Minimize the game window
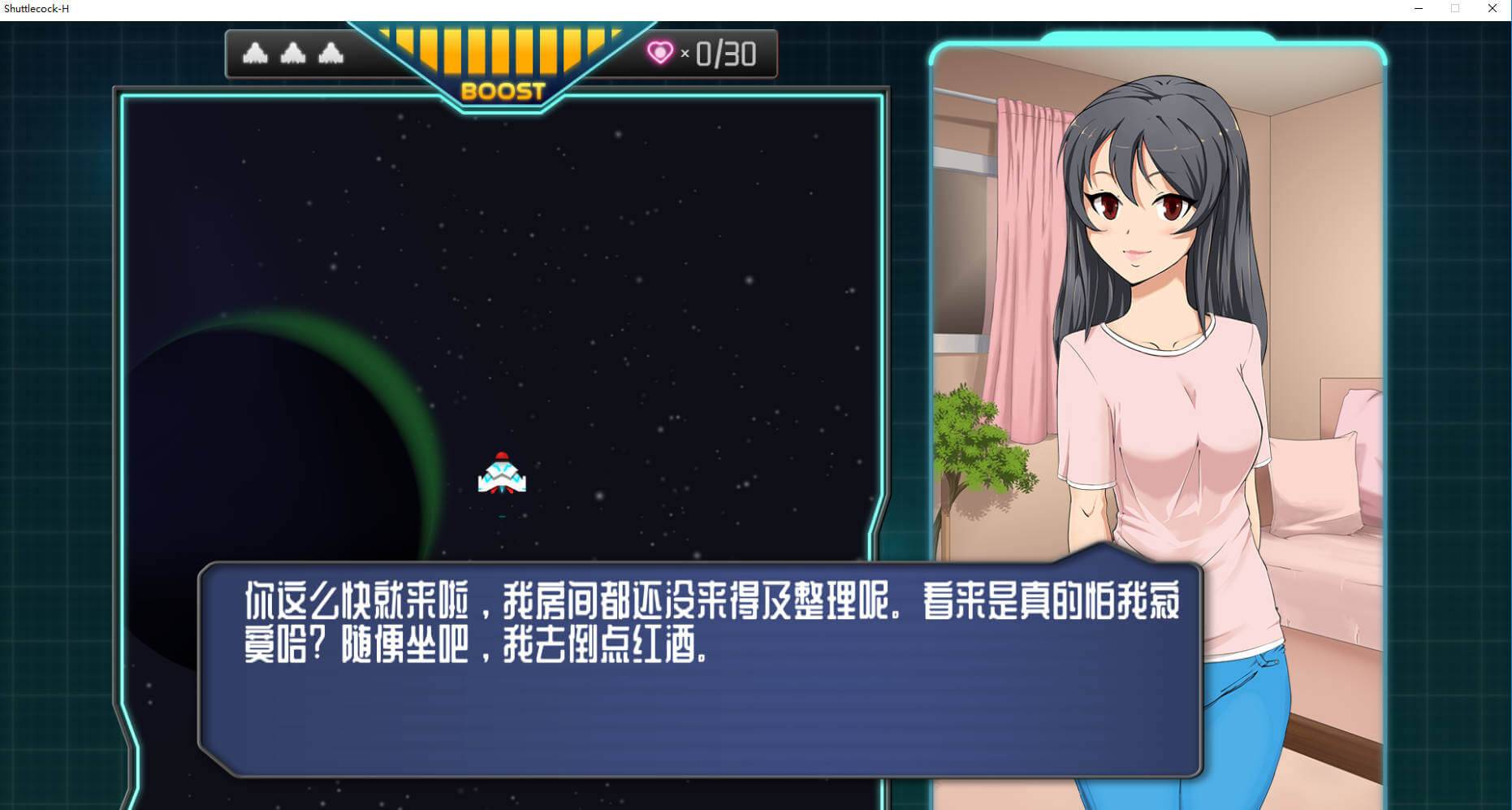The height and width of the screenshot is (810, 1512). pyautogui.click(x=1419, y=9)
